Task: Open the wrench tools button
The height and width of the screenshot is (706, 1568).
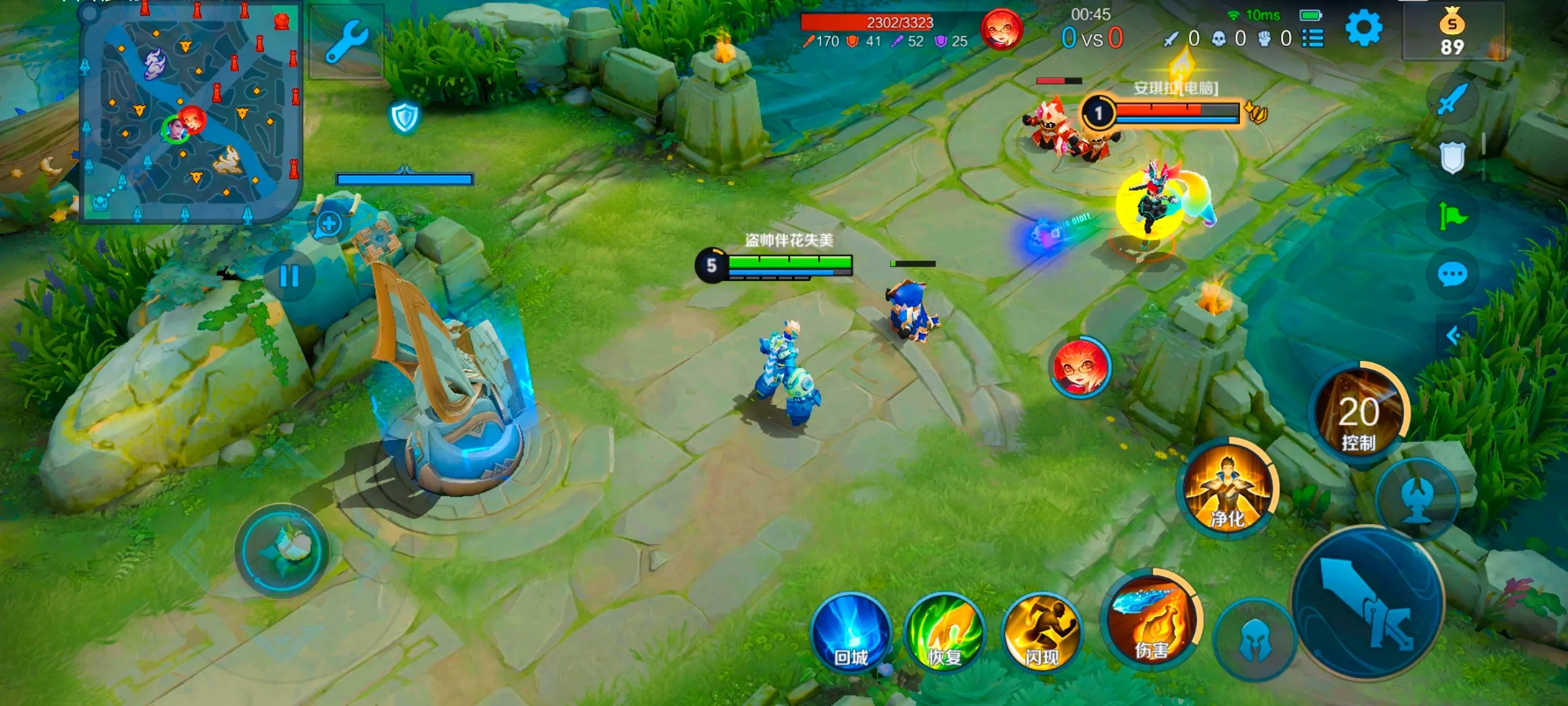Action: 346,41
